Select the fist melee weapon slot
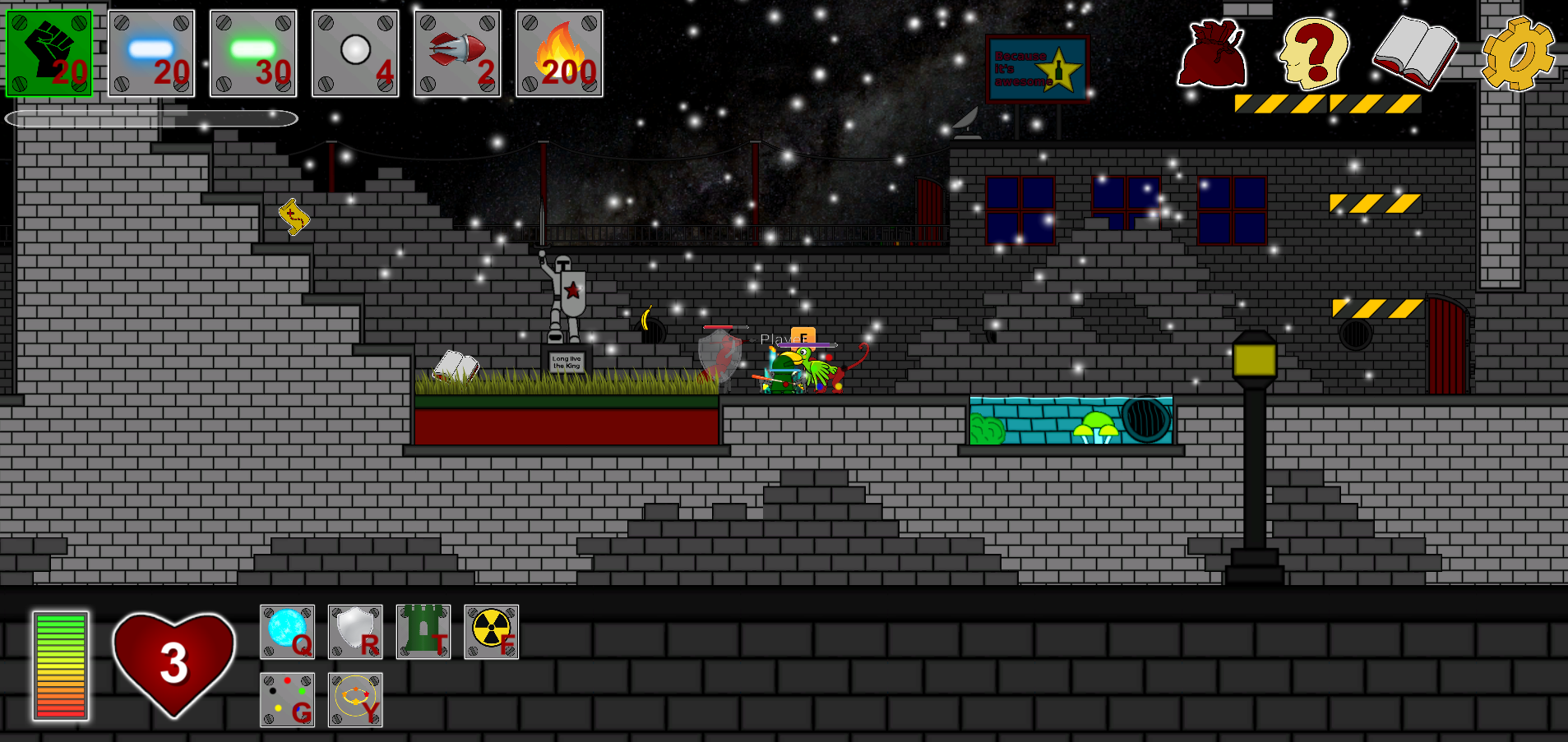The image size is (1568, 742). coord(49,53)
